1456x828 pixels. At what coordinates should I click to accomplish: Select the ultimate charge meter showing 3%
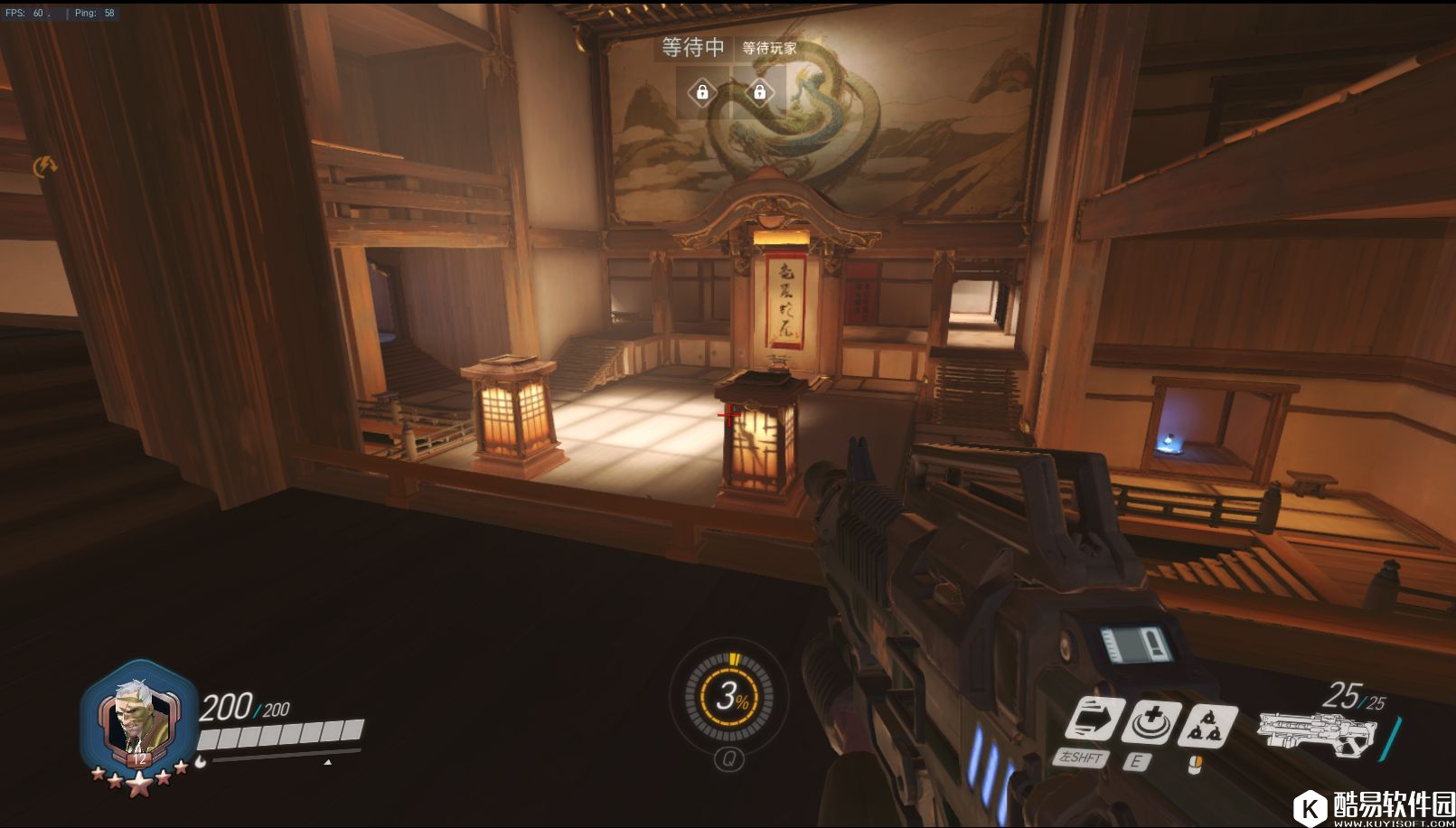729,694
